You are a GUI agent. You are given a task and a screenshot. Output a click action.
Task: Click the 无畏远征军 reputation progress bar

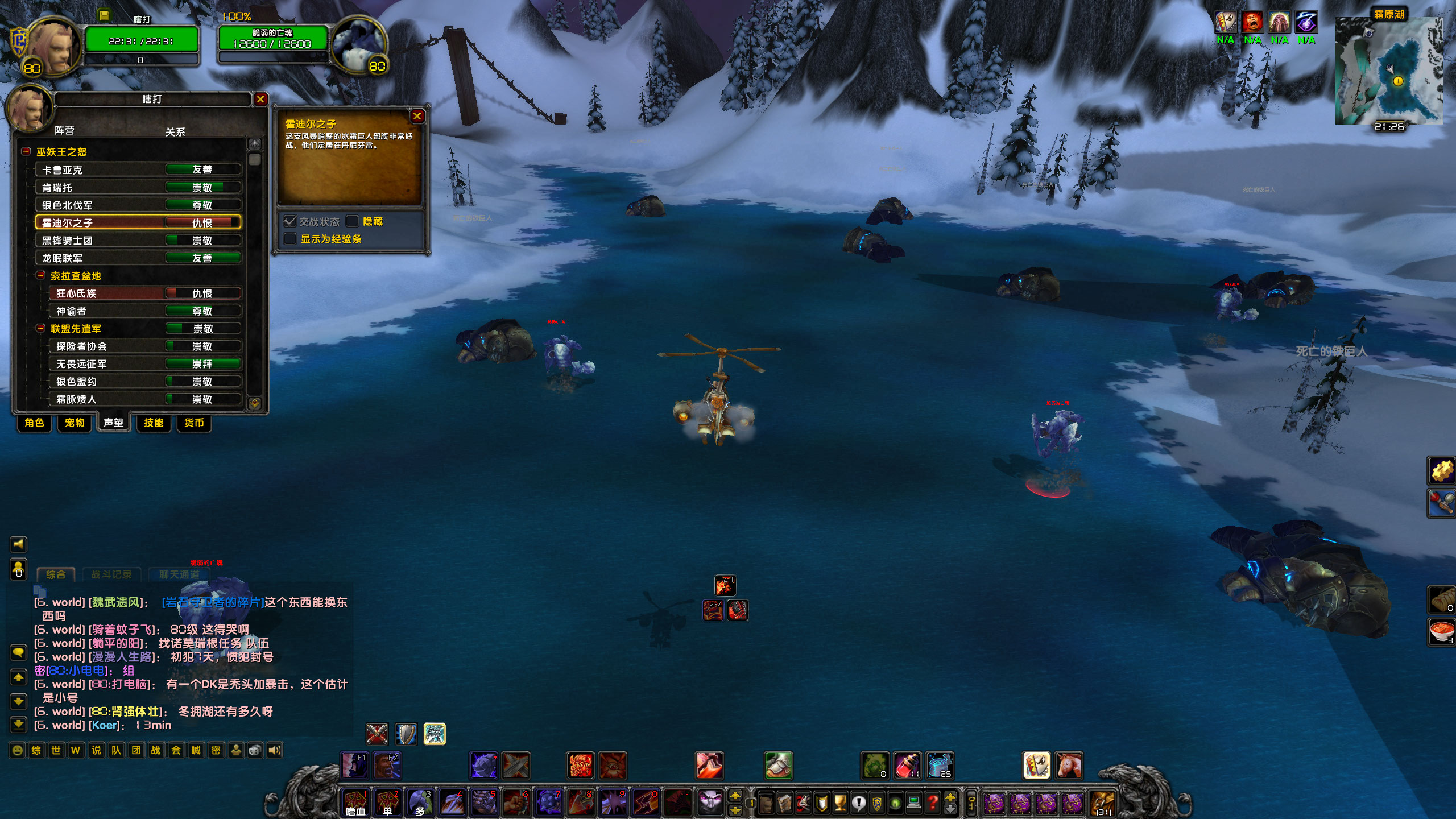click(202, 363)
